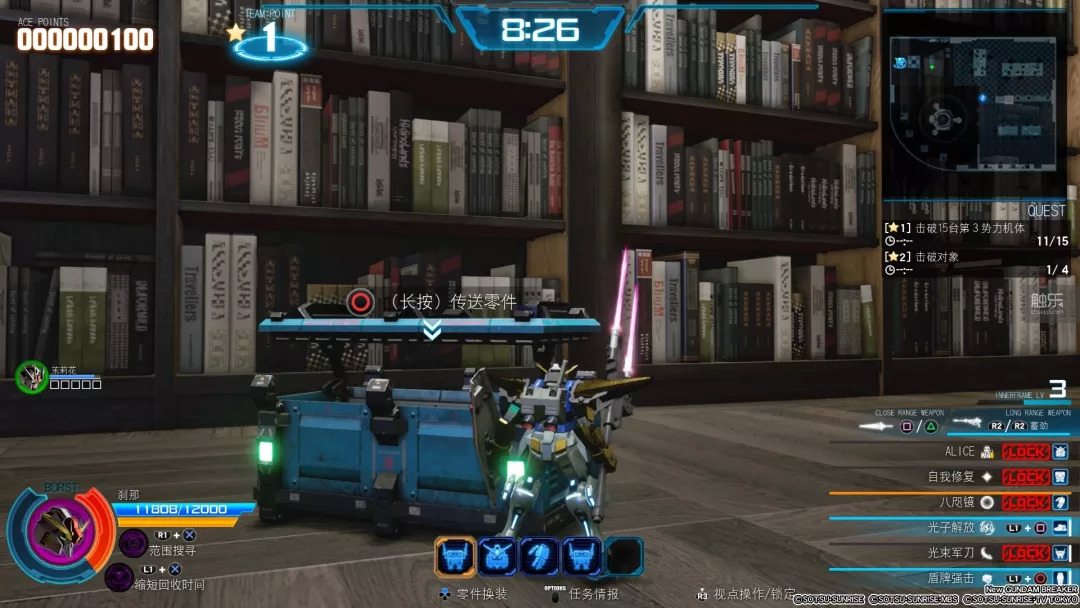Select the arm part slot
The image size is (1080, 608).
[540, 557]
